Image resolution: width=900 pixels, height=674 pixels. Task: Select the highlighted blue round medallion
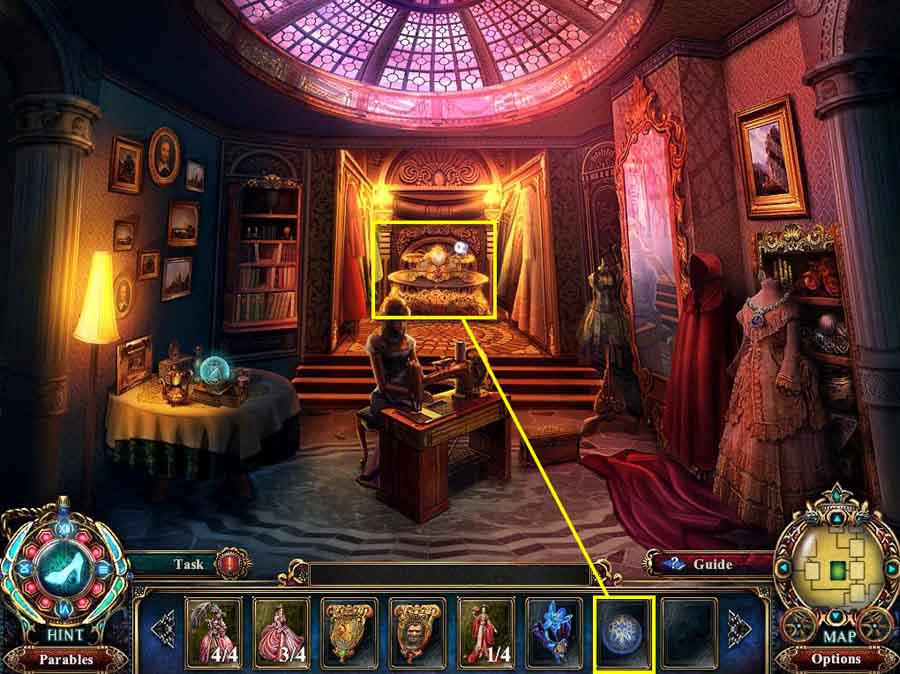click(x=624, y=631)
